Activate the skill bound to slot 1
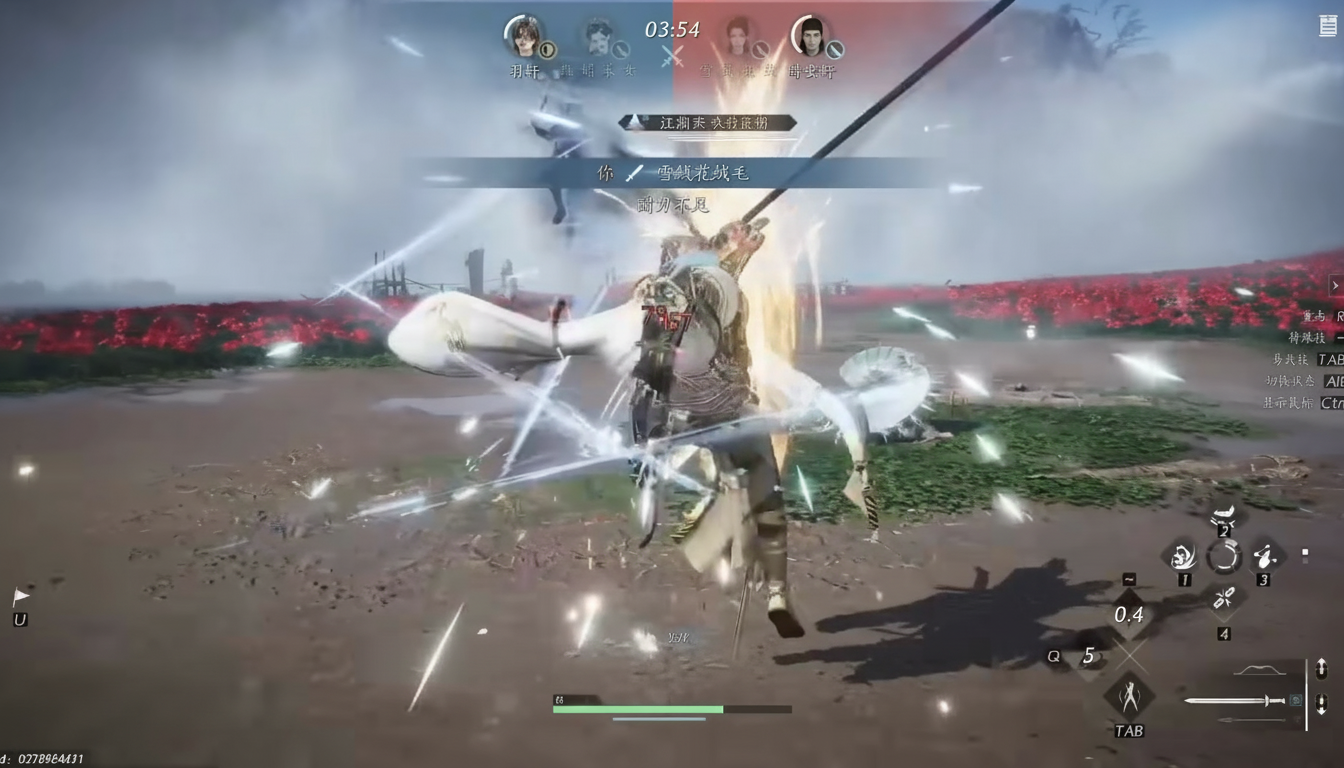 point(1183,556)
